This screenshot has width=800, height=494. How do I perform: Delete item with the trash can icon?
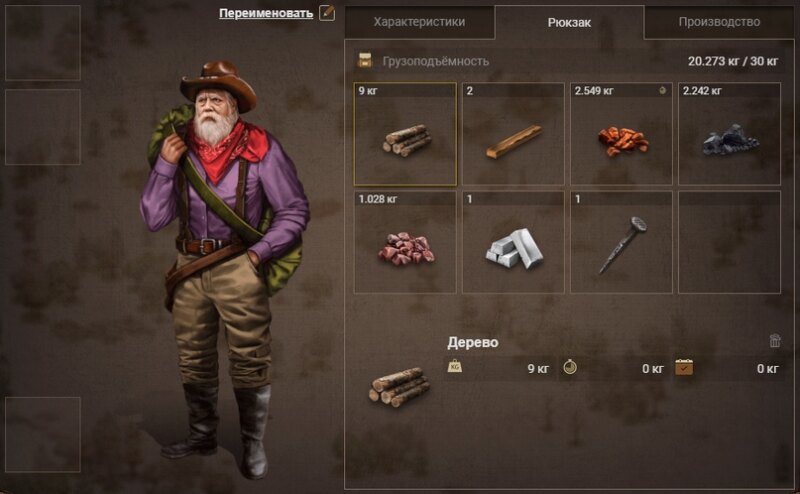point(775,341)
